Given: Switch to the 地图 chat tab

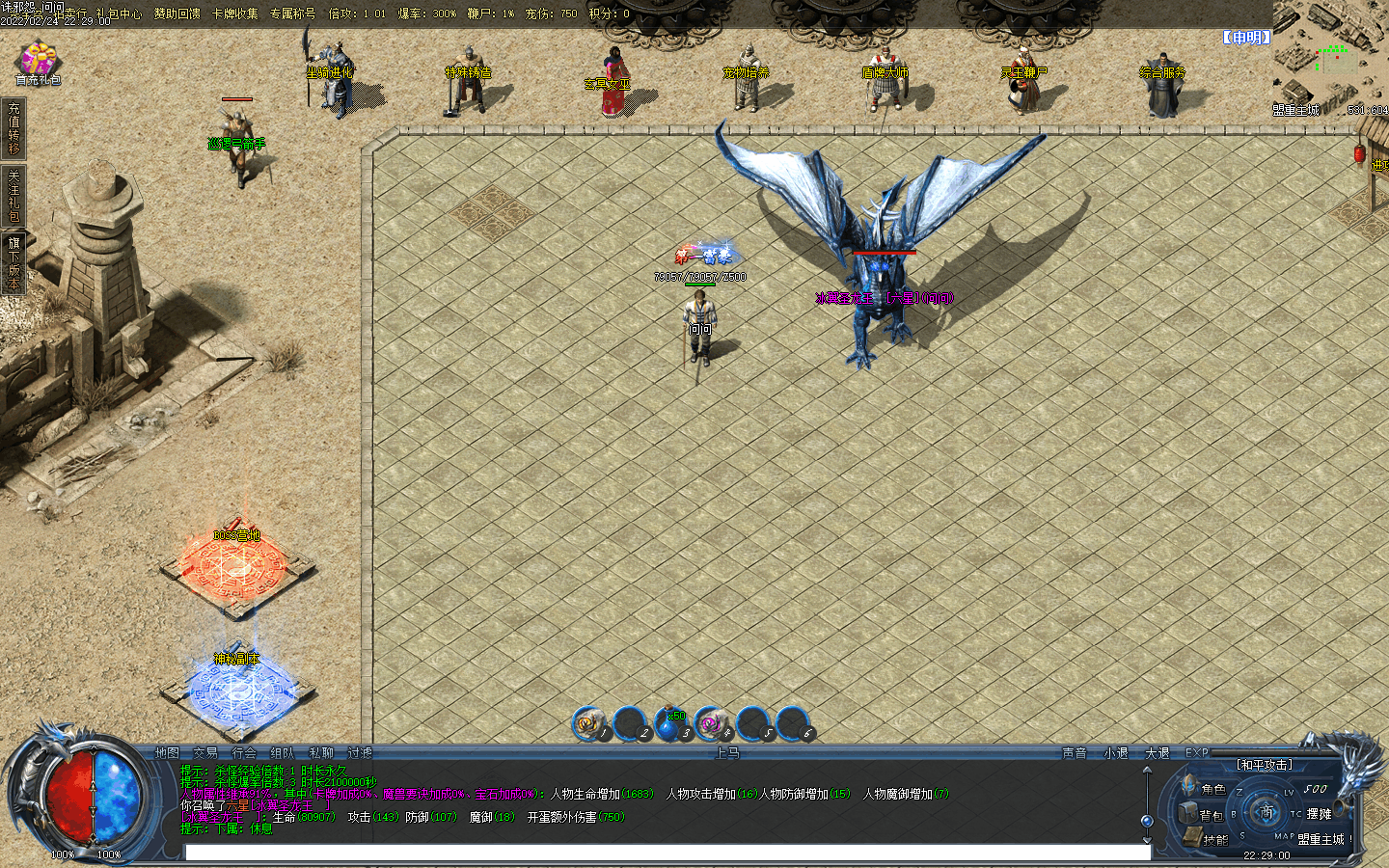Looking at the screenshot, I should [x=167, y=753].
